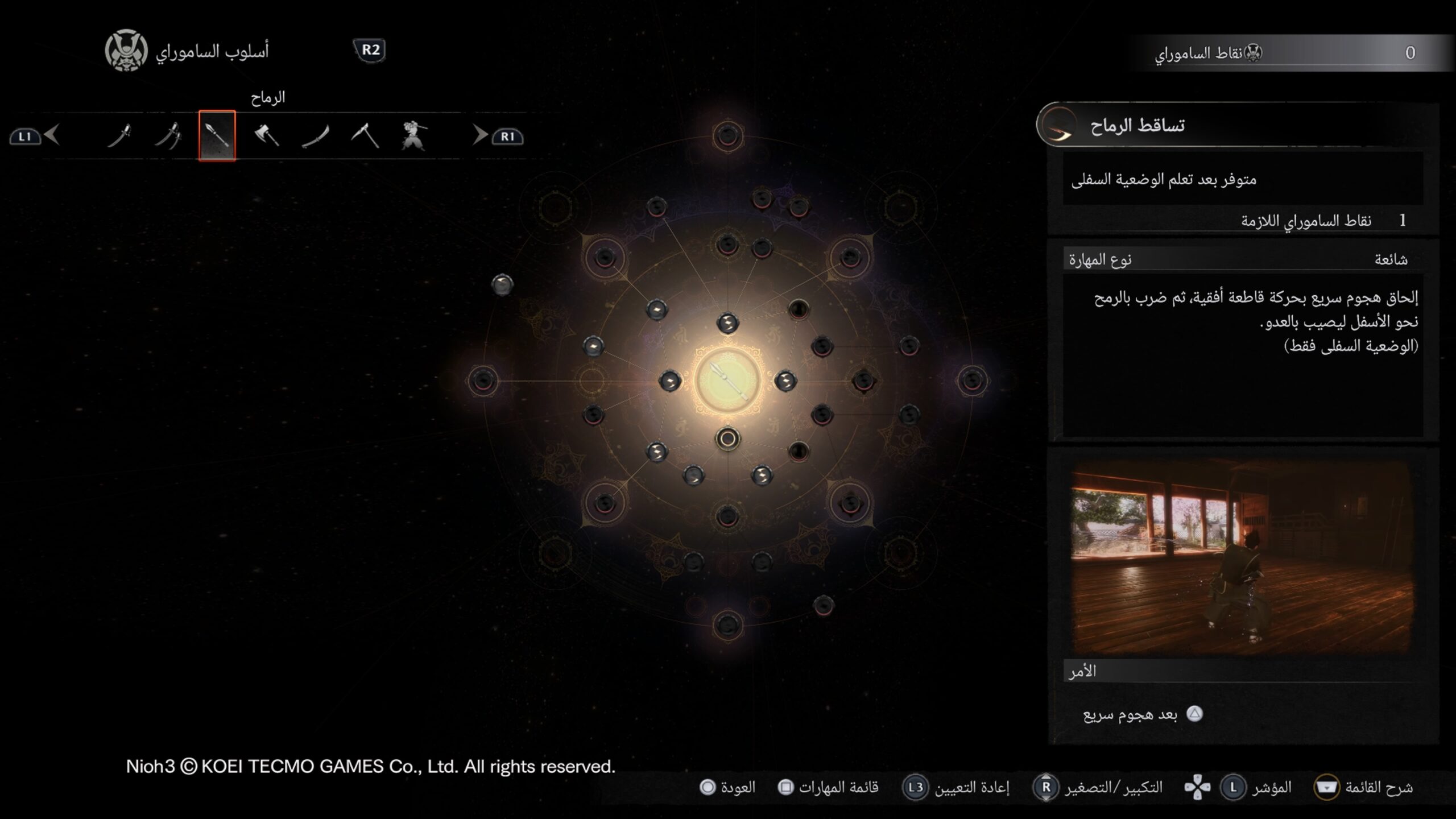This screenshot has height=819, width=1456.
Task: Select the odachi curved blade icon
Action: [x=316, y=136]
